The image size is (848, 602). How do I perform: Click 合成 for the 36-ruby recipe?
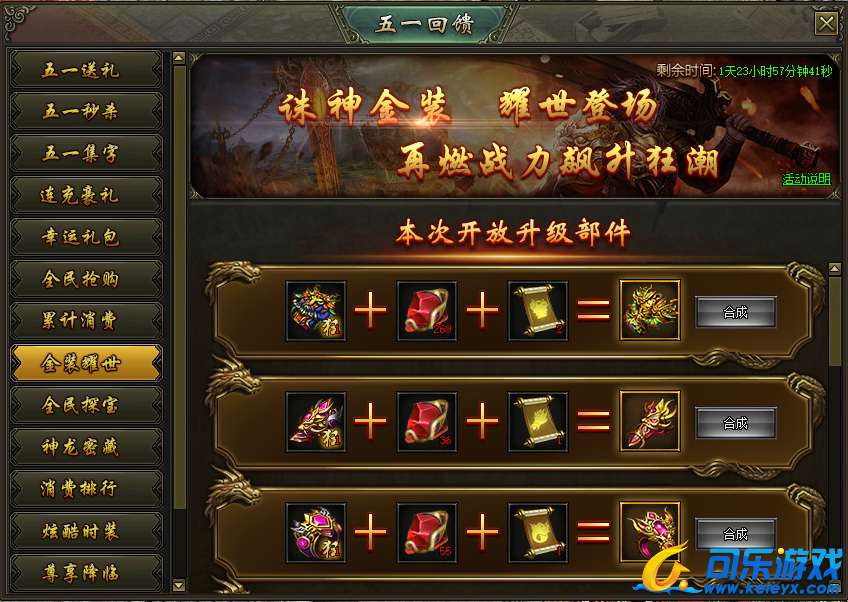click(x=735, y=423)
